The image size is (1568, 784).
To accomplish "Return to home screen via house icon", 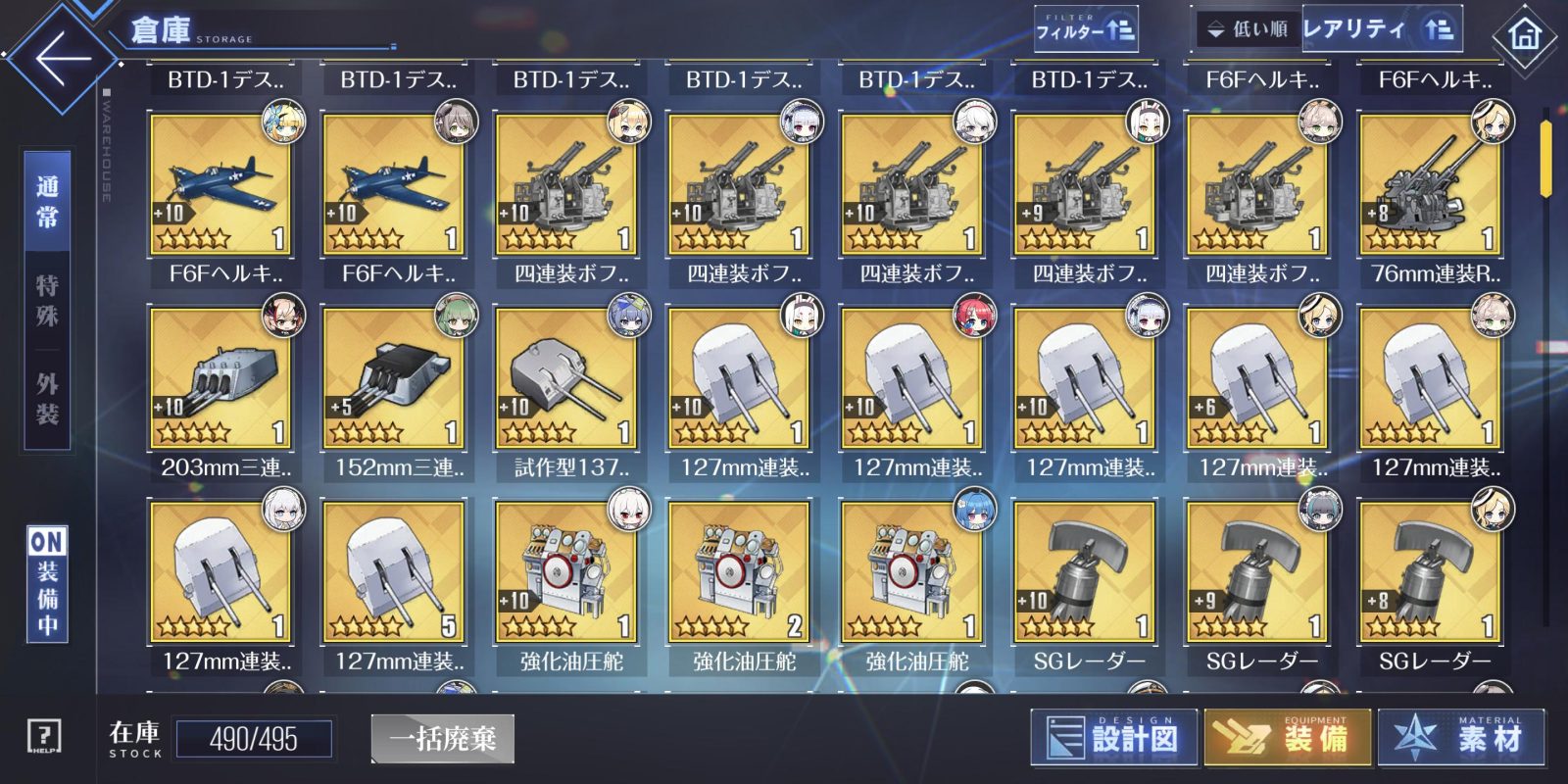I will tap(1524, 37).
